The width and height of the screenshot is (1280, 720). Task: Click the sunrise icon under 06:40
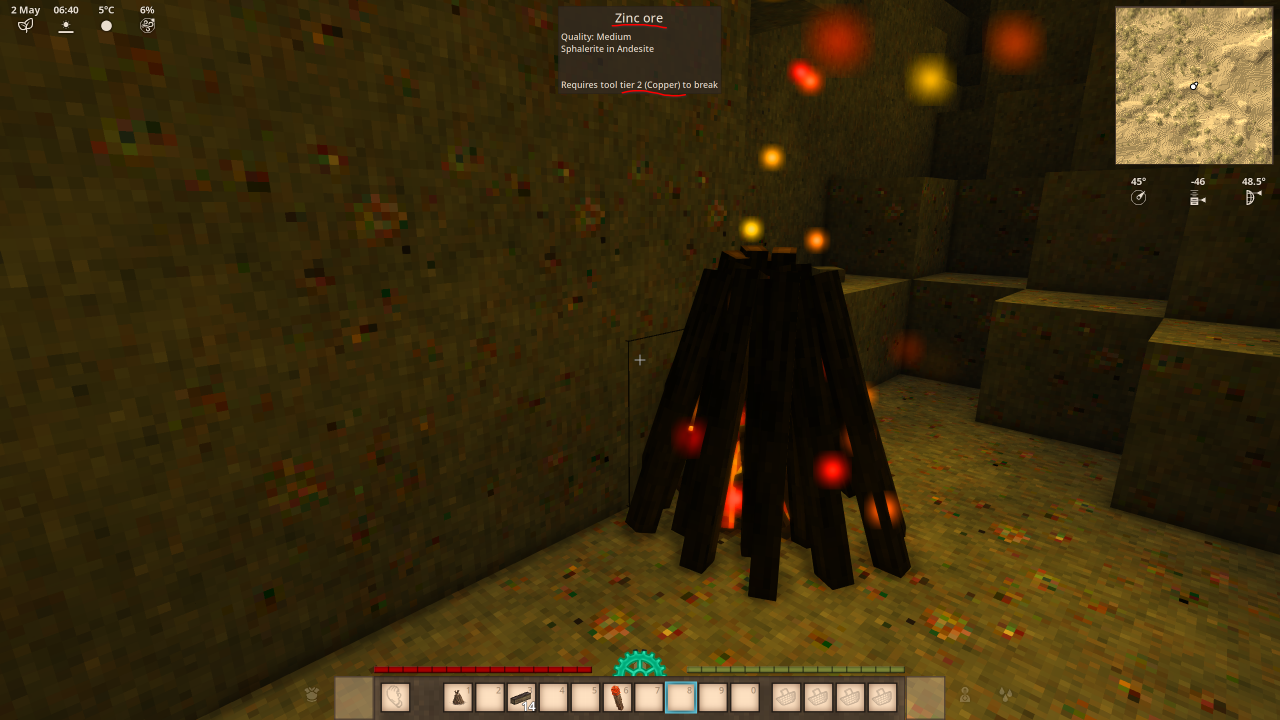[x=65, y=26]
